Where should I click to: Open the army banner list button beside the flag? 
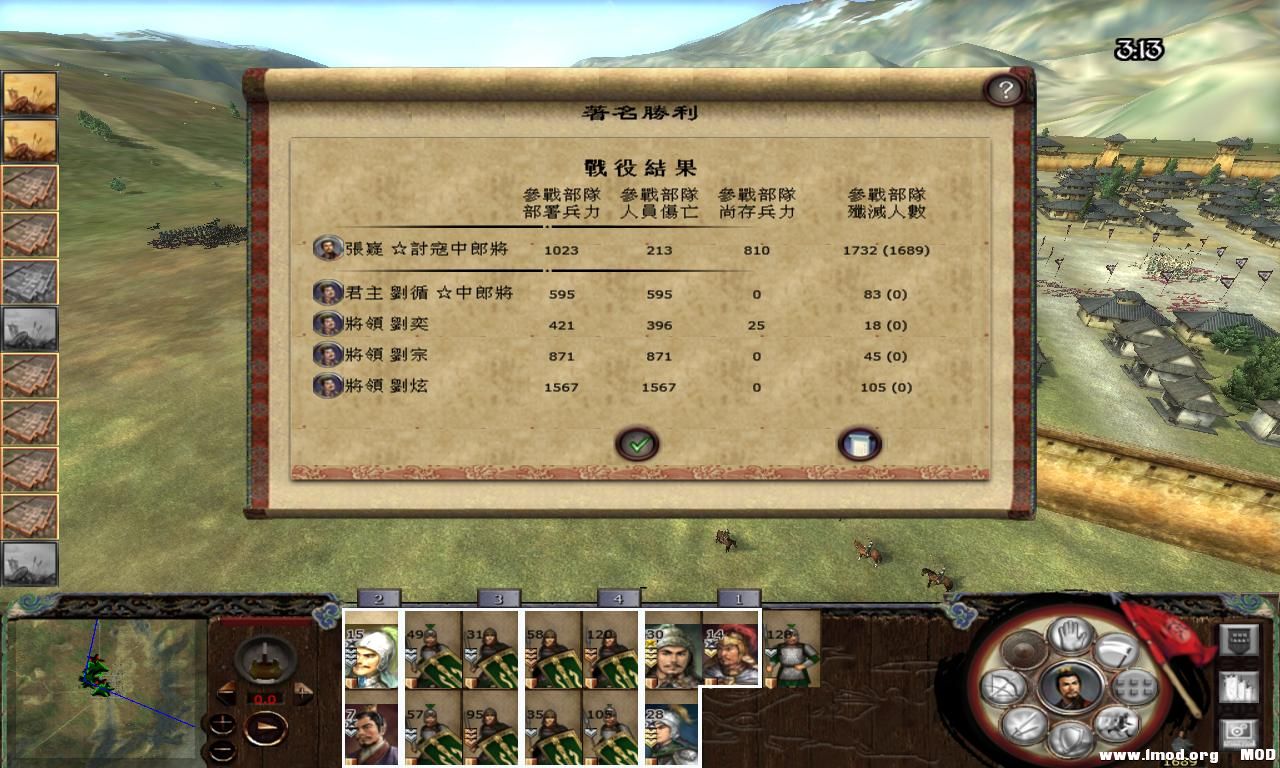click(1239, 639)
